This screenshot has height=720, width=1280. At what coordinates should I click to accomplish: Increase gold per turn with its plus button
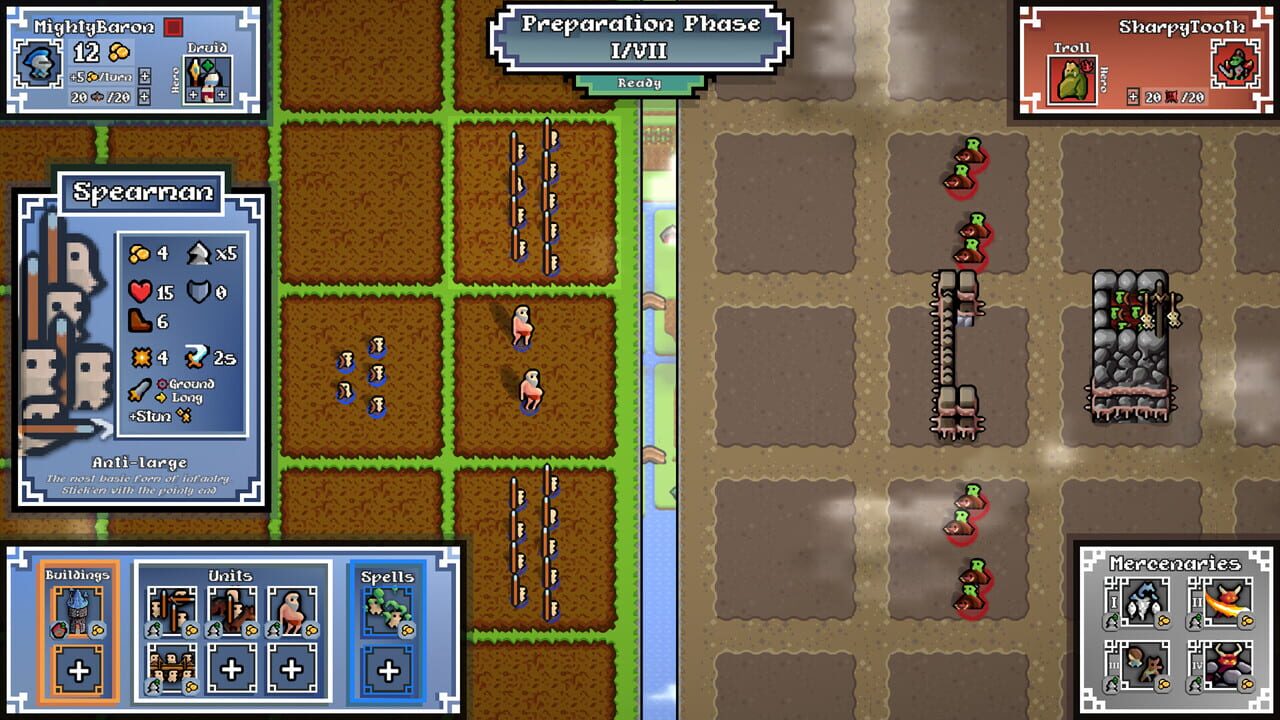pos(145,77)
